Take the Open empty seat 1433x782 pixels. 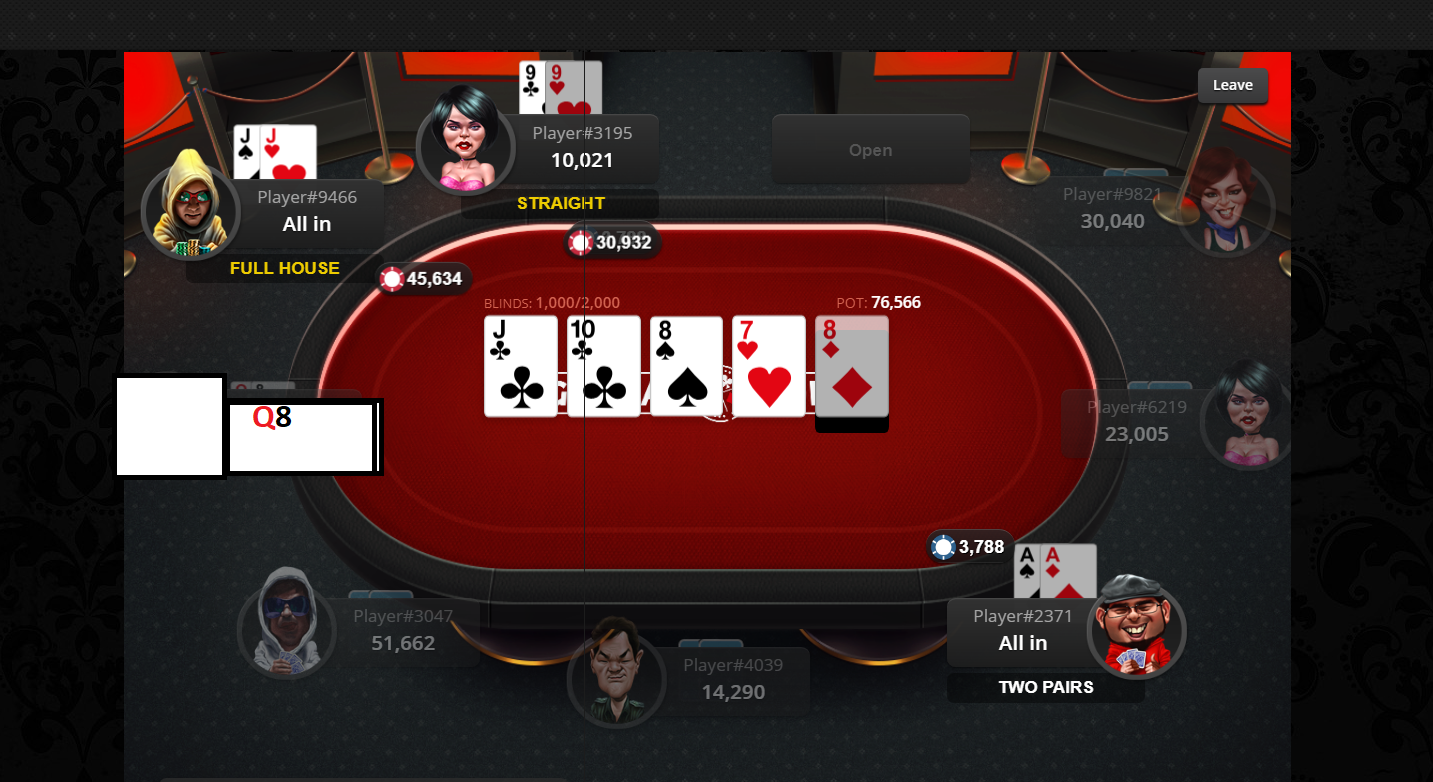tap(870, 150)
